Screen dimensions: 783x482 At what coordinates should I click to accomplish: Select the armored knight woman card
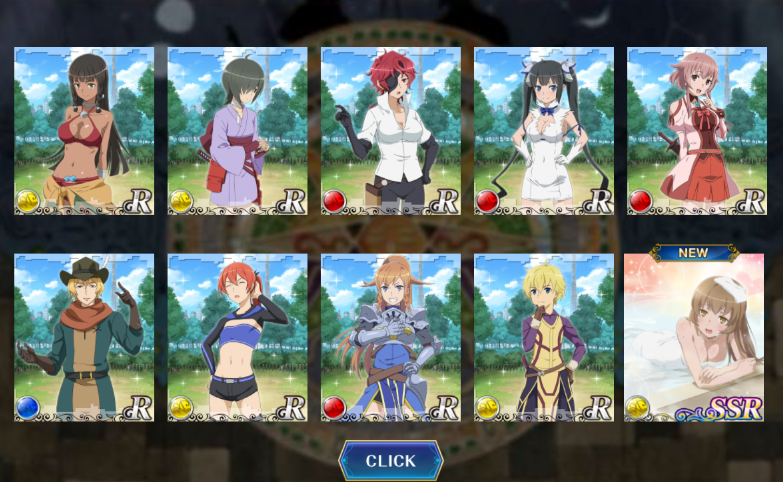tap(390, 337)
